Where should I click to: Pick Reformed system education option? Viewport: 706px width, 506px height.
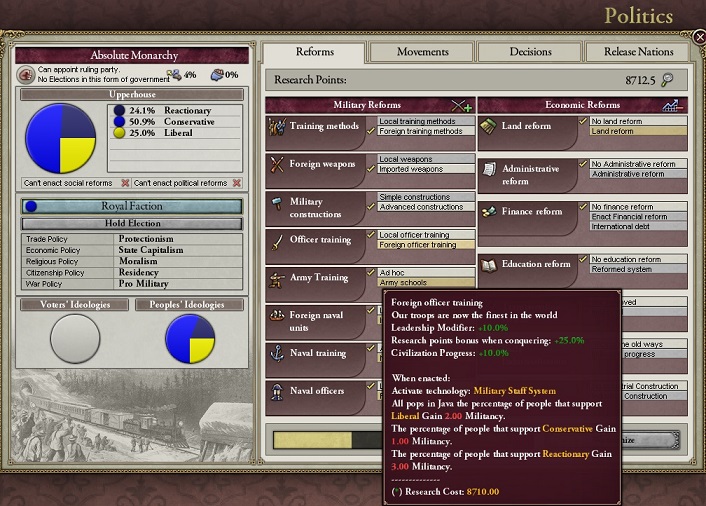point(622,269)
